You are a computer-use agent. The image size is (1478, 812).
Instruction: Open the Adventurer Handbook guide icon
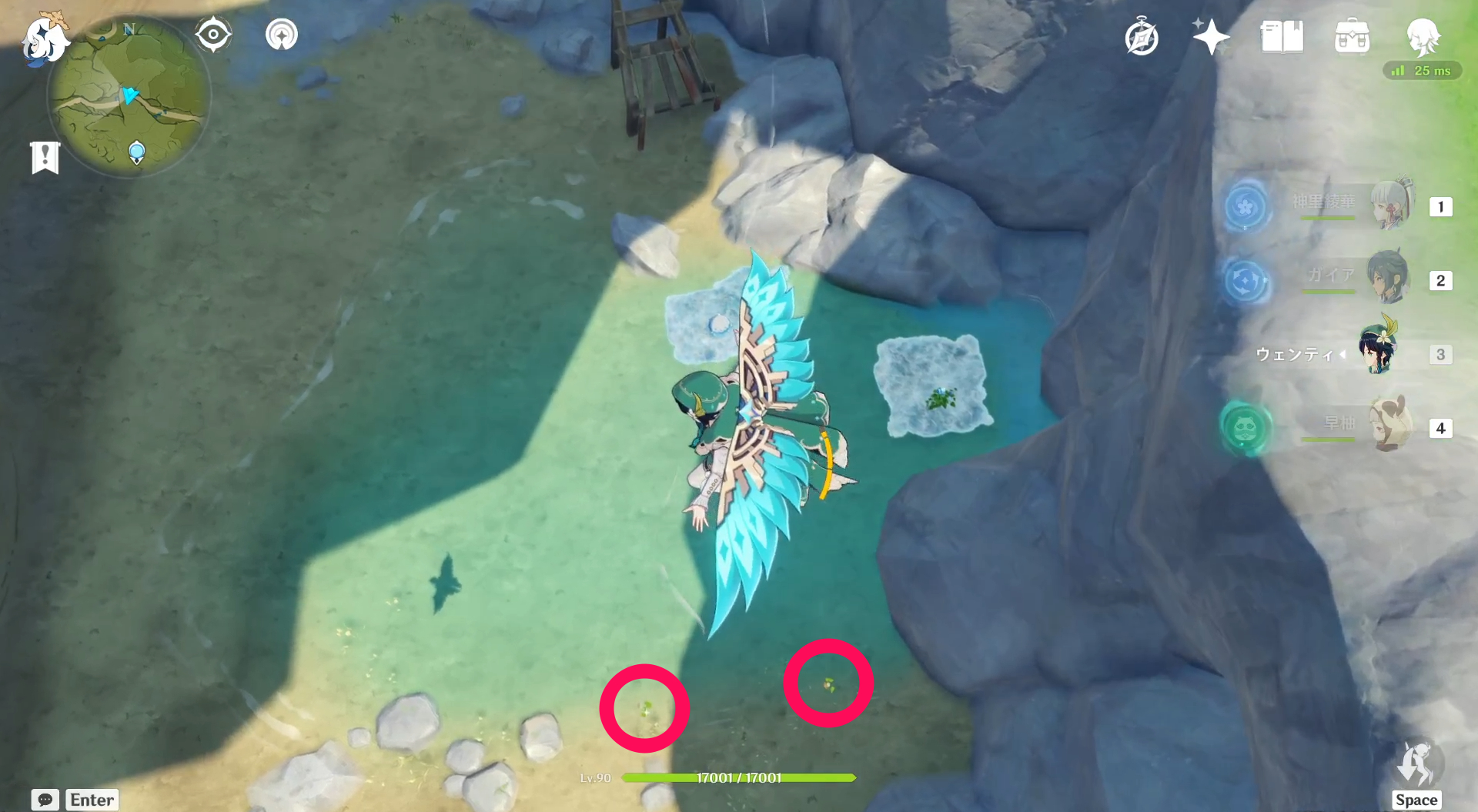(x=1142, y=35)
